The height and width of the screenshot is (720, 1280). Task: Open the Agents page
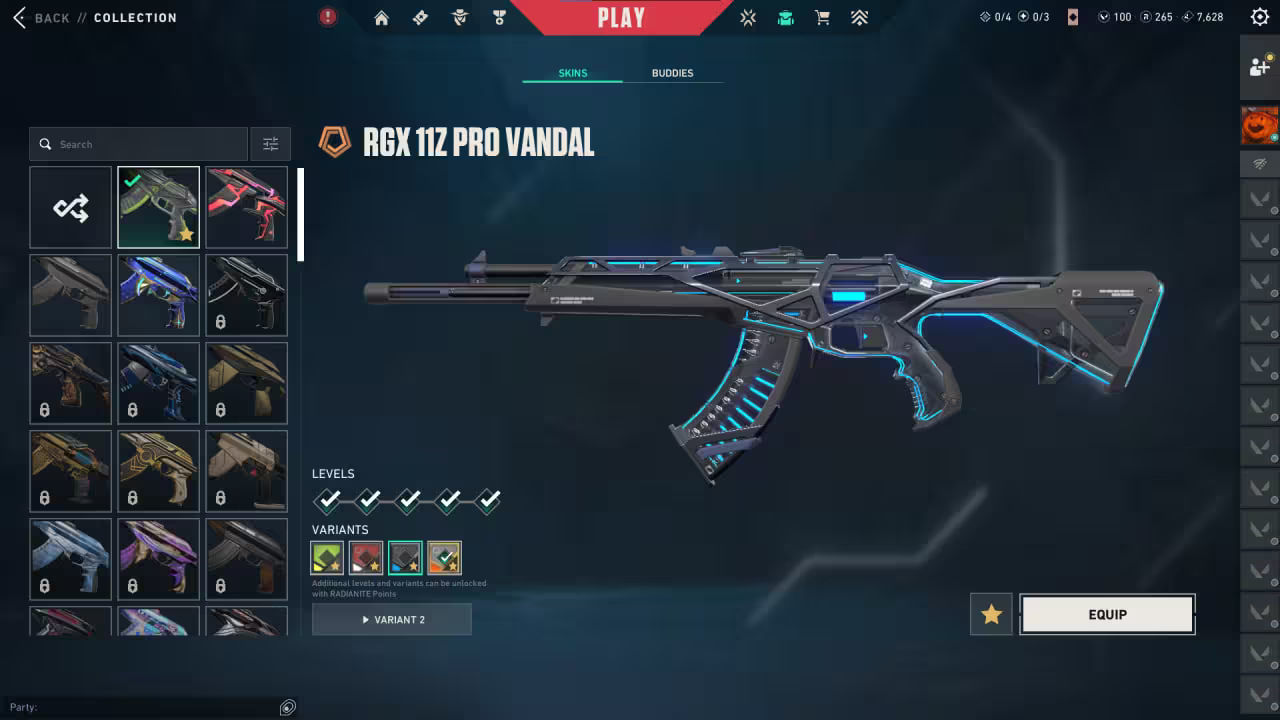point(460,17)
